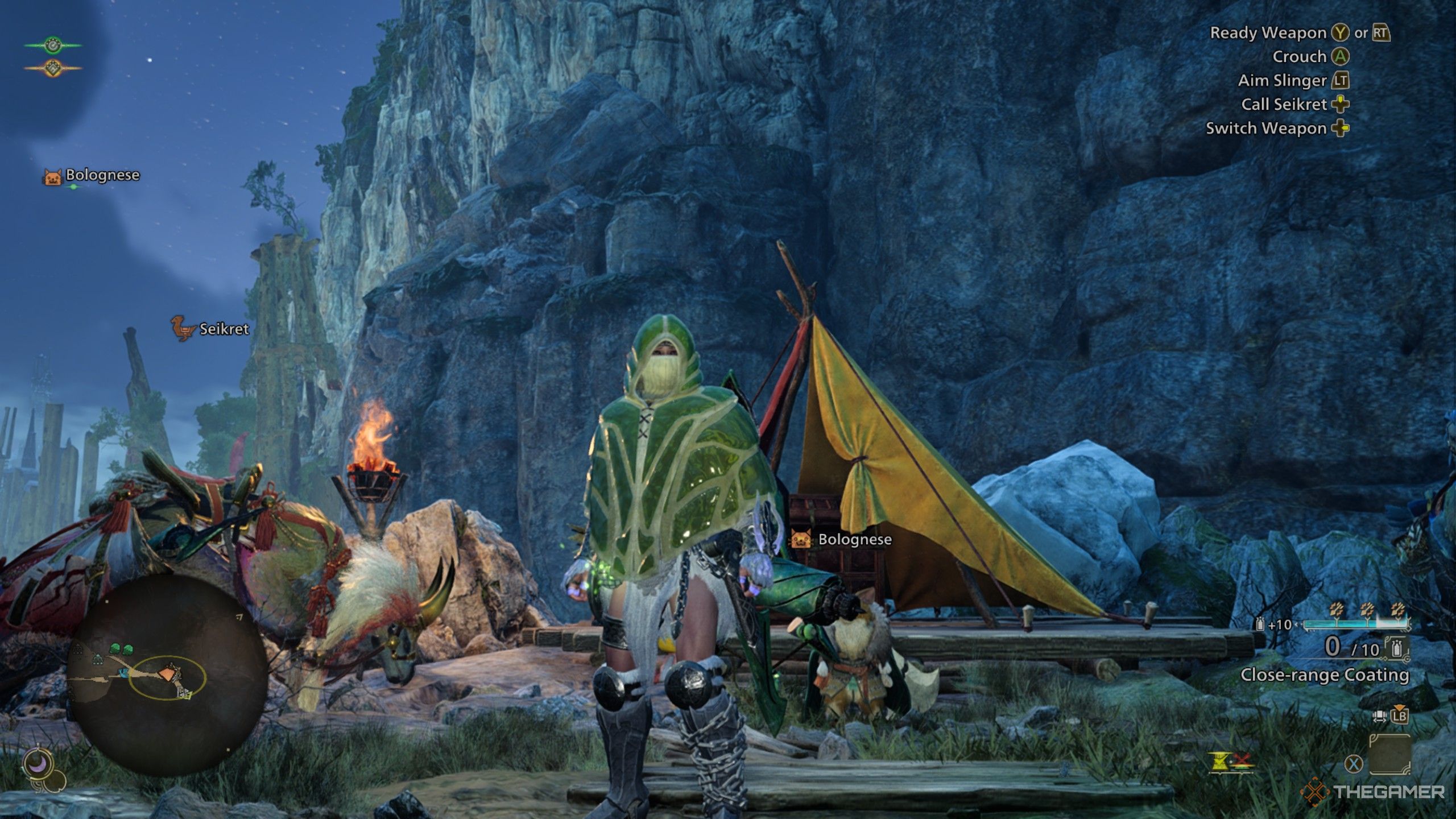Click the orange player marker on minimap

click(168, 675)
